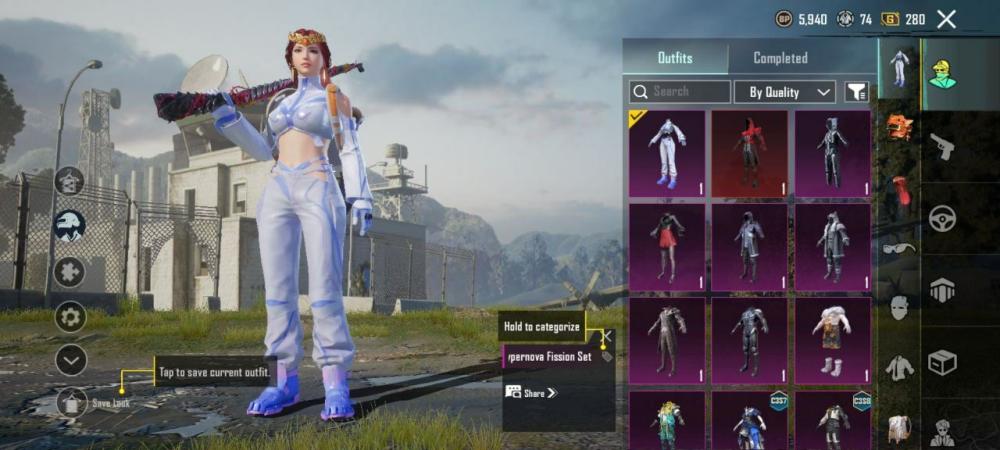The image size is (1000, 450).
Task: Open the gear settings icon
Action: tap(70, 317)
